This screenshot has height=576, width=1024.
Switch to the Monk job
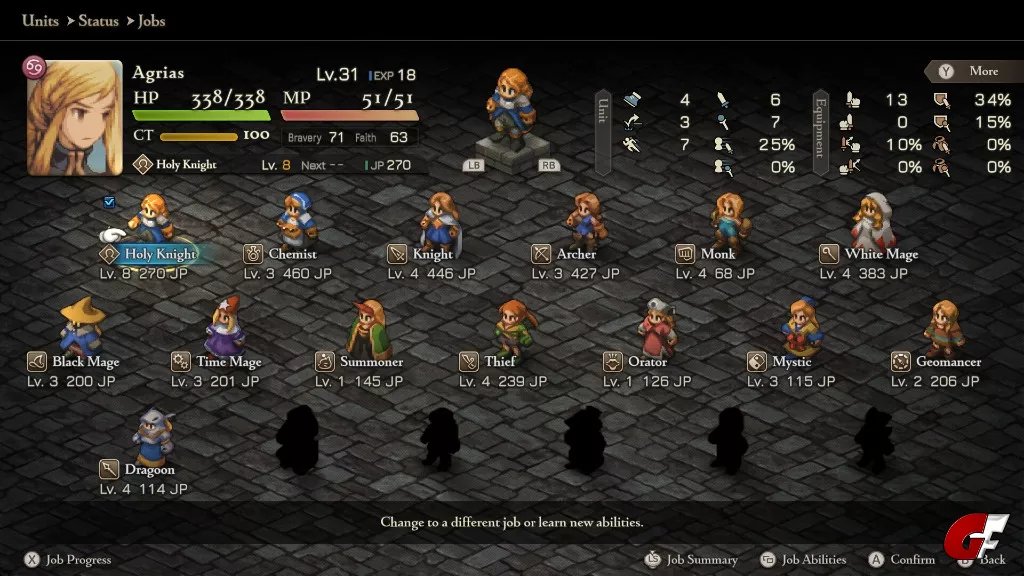[x=718, y=254]
